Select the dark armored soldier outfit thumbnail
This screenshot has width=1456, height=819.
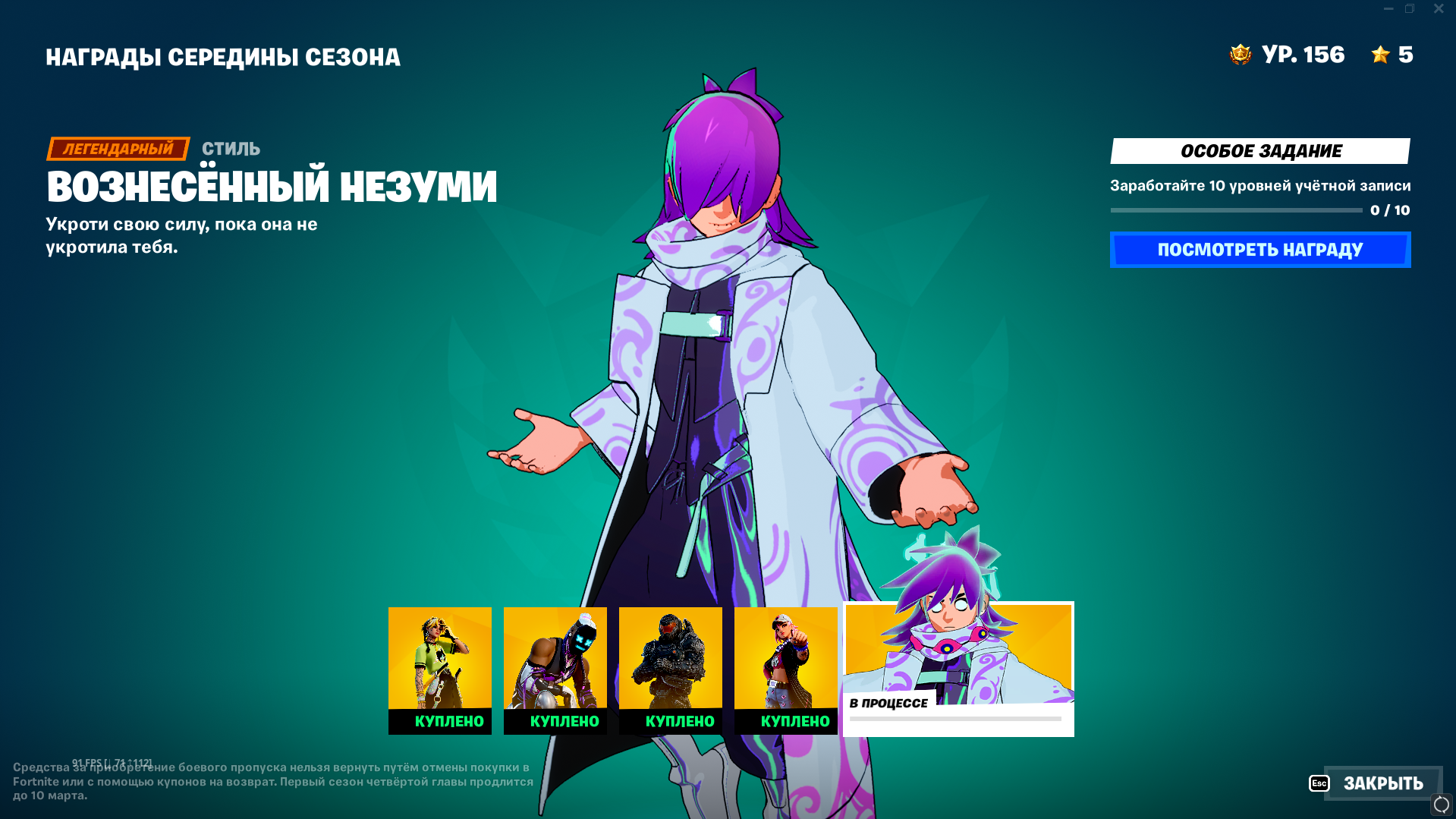(x=671, y=669)
